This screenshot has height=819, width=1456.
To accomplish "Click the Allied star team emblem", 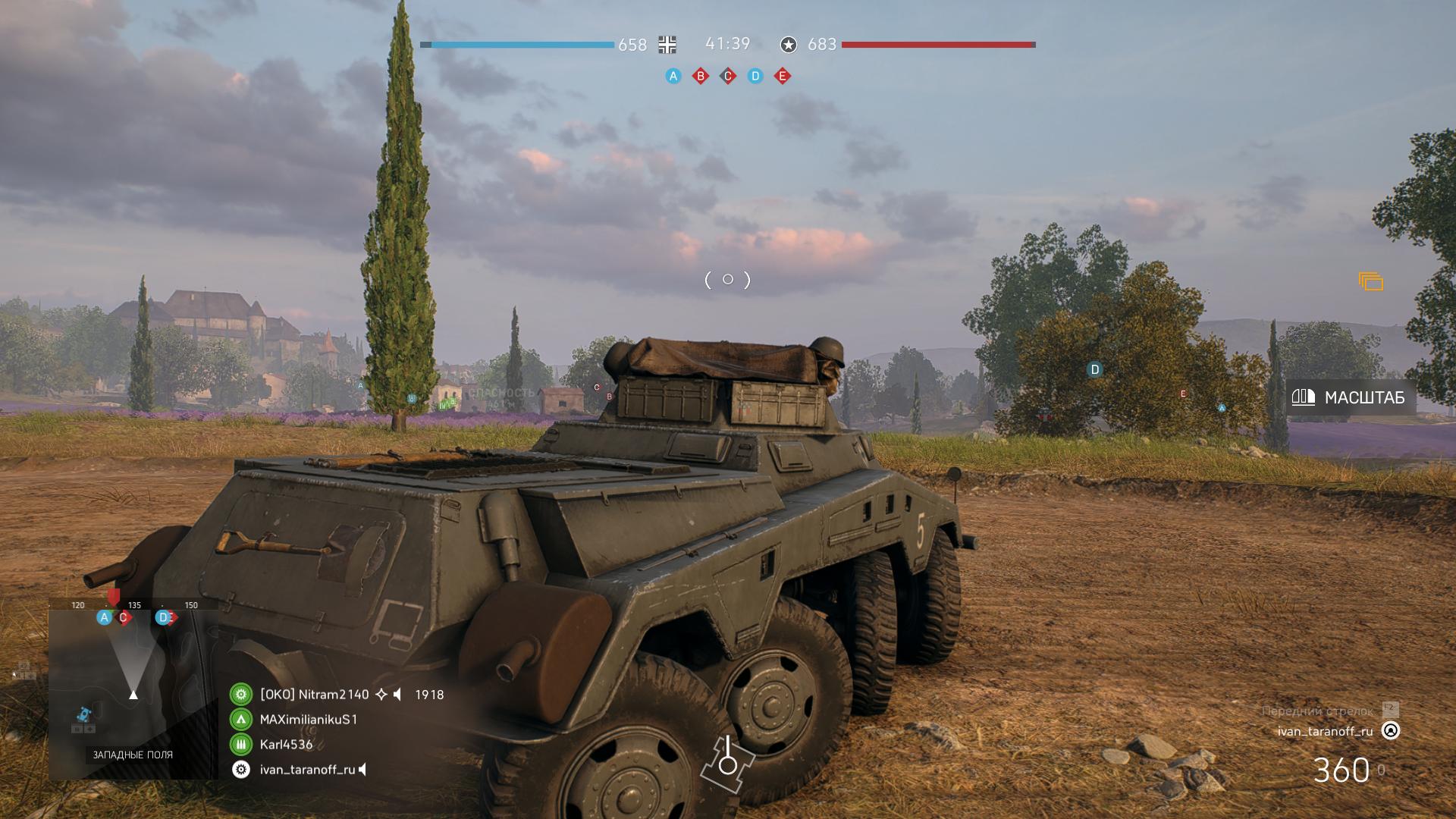I will (x=789, y=45).
